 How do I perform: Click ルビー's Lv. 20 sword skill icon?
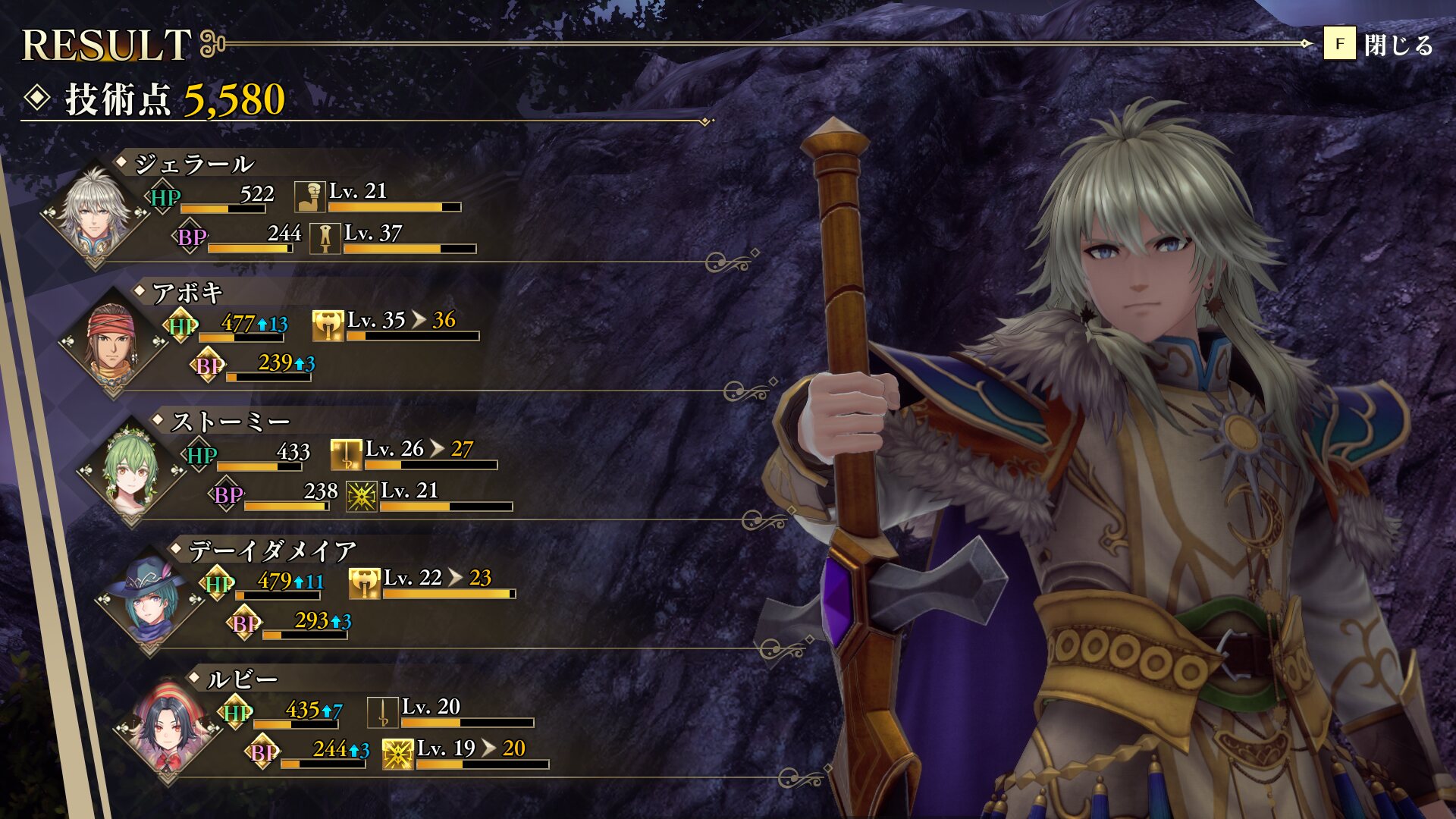[382, 712]
